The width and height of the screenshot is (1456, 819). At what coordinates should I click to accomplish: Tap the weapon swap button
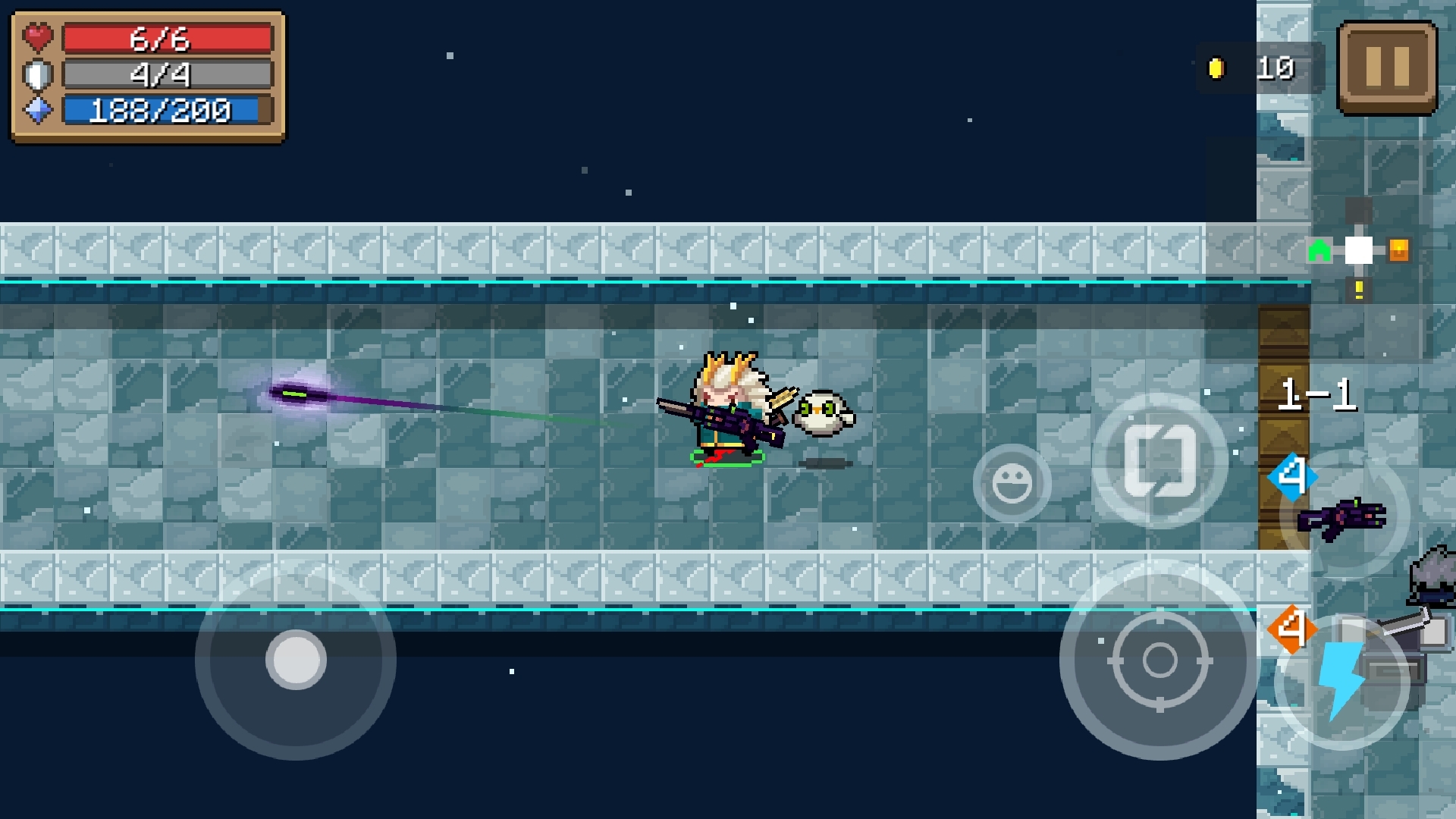point(1159,460)
